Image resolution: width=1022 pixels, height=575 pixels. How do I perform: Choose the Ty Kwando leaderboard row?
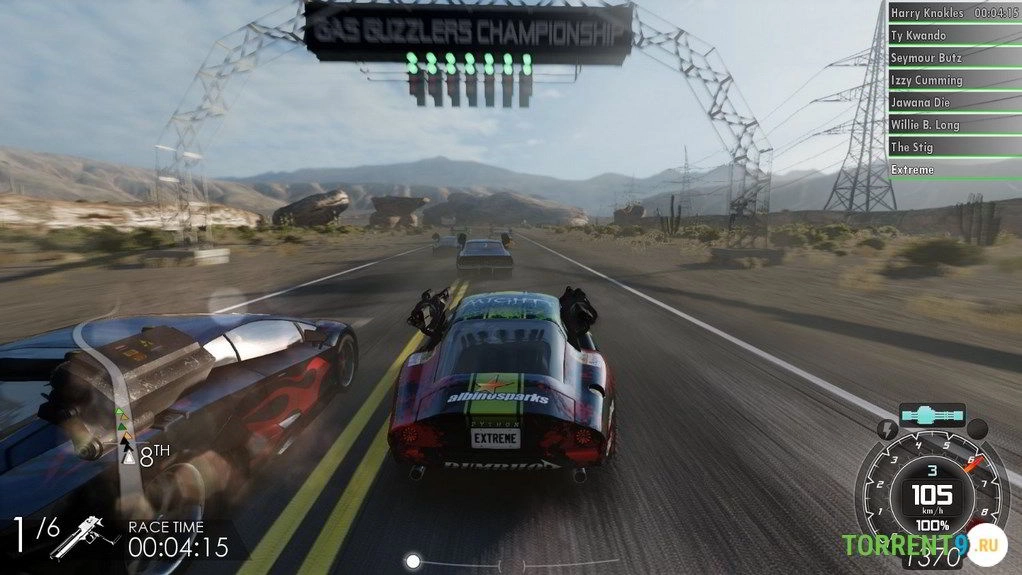(953, 36)
